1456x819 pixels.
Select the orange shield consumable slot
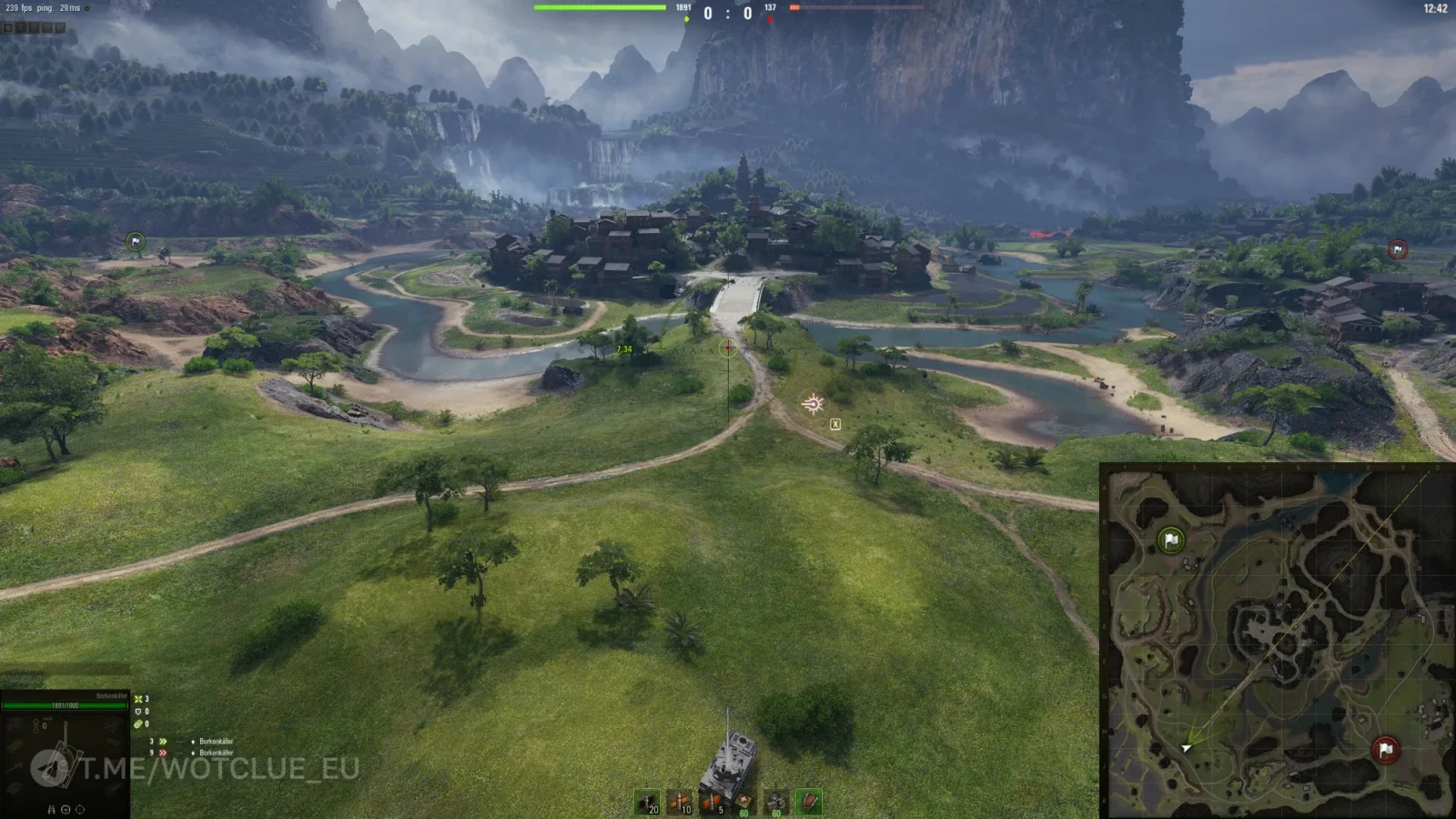(x=808, y=802)
